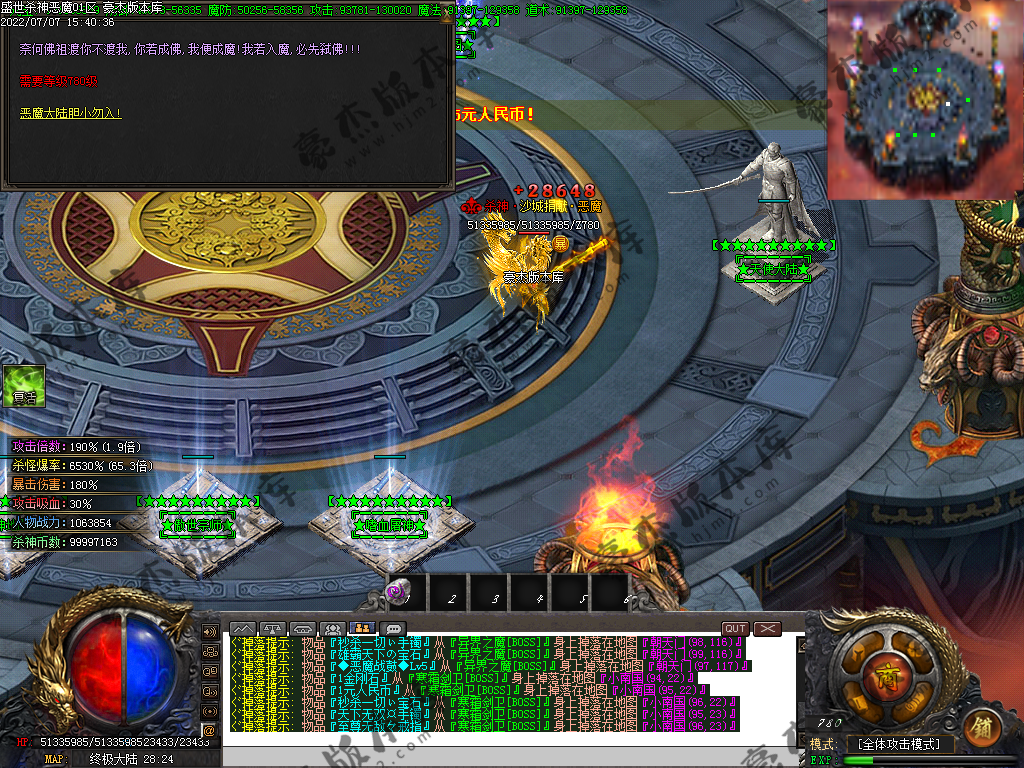Use the item in hotbar slot 1
Screen dimensions: 1024x768
point(408,593)
